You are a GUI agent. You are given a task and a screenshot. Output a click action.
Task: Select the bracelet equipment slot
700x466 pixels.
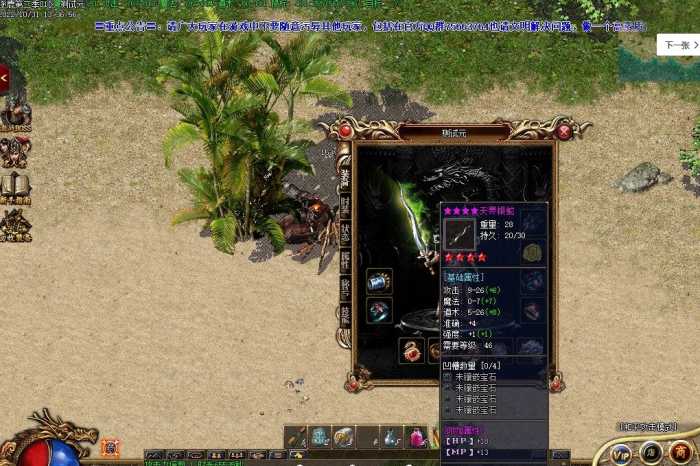(x=379, y=281)
